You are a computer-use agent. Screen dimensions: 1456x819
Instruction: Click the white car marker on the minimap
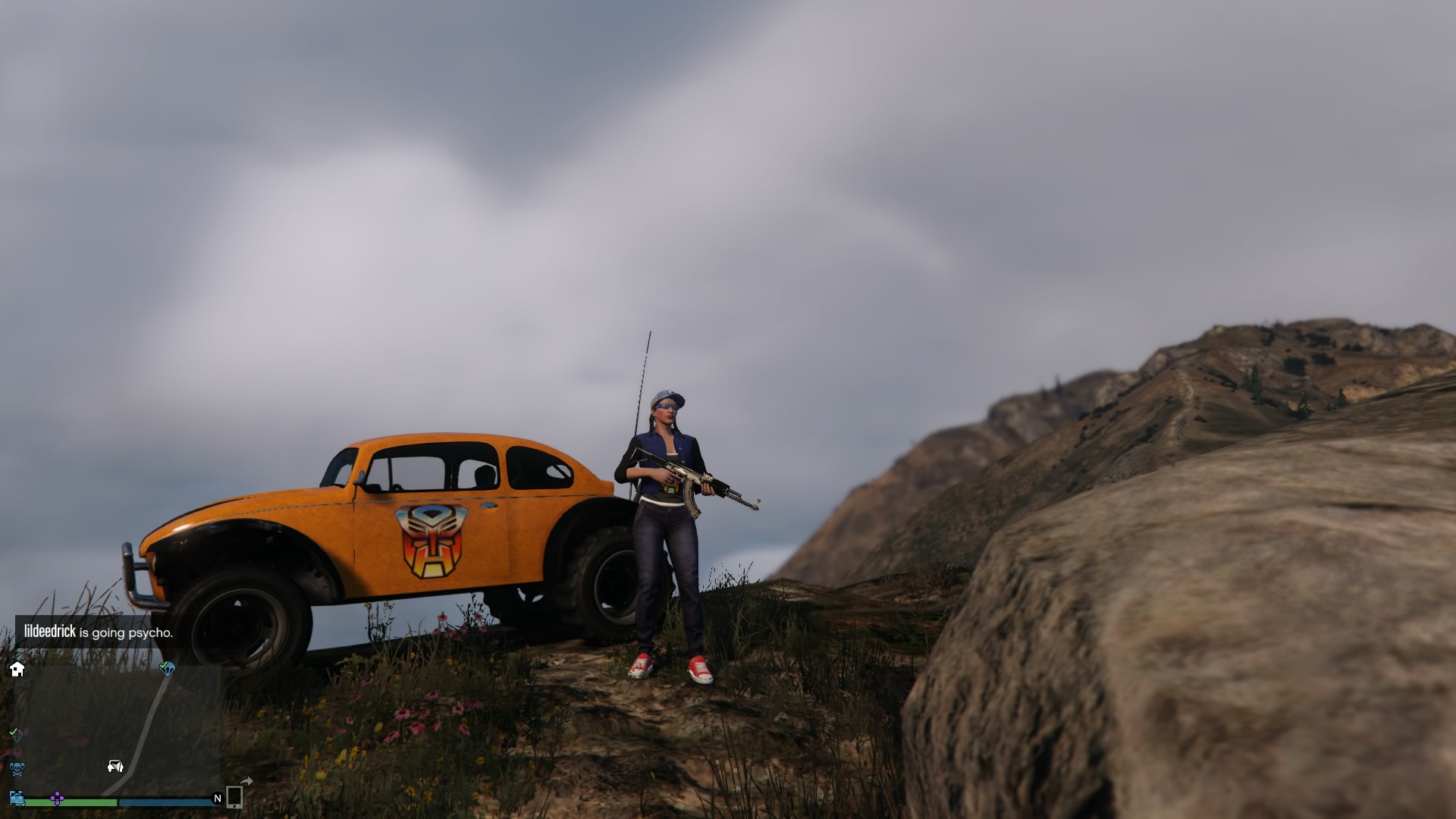(115, 766)
